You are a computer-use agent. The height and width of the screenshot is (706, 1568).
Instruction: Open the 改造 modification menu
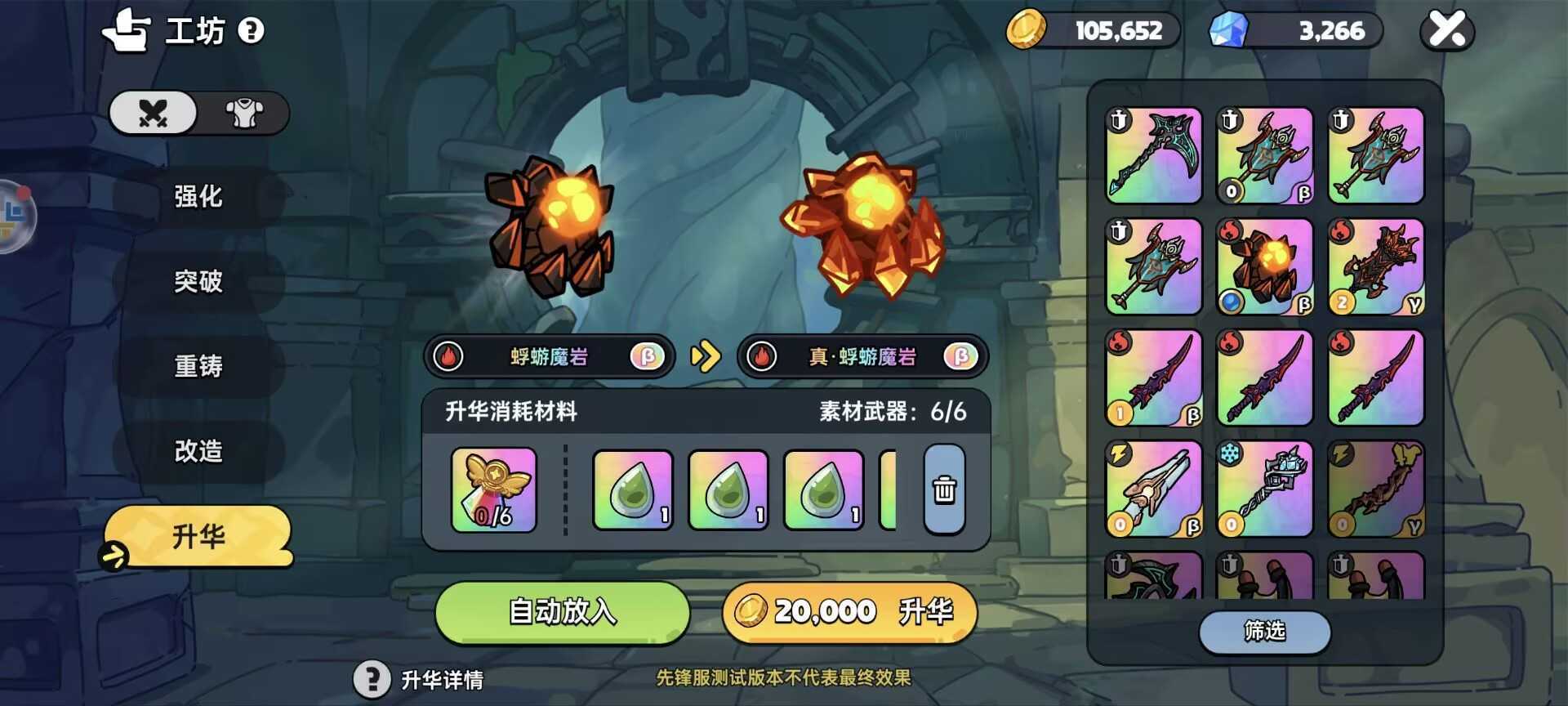click(x=198, y=451)
